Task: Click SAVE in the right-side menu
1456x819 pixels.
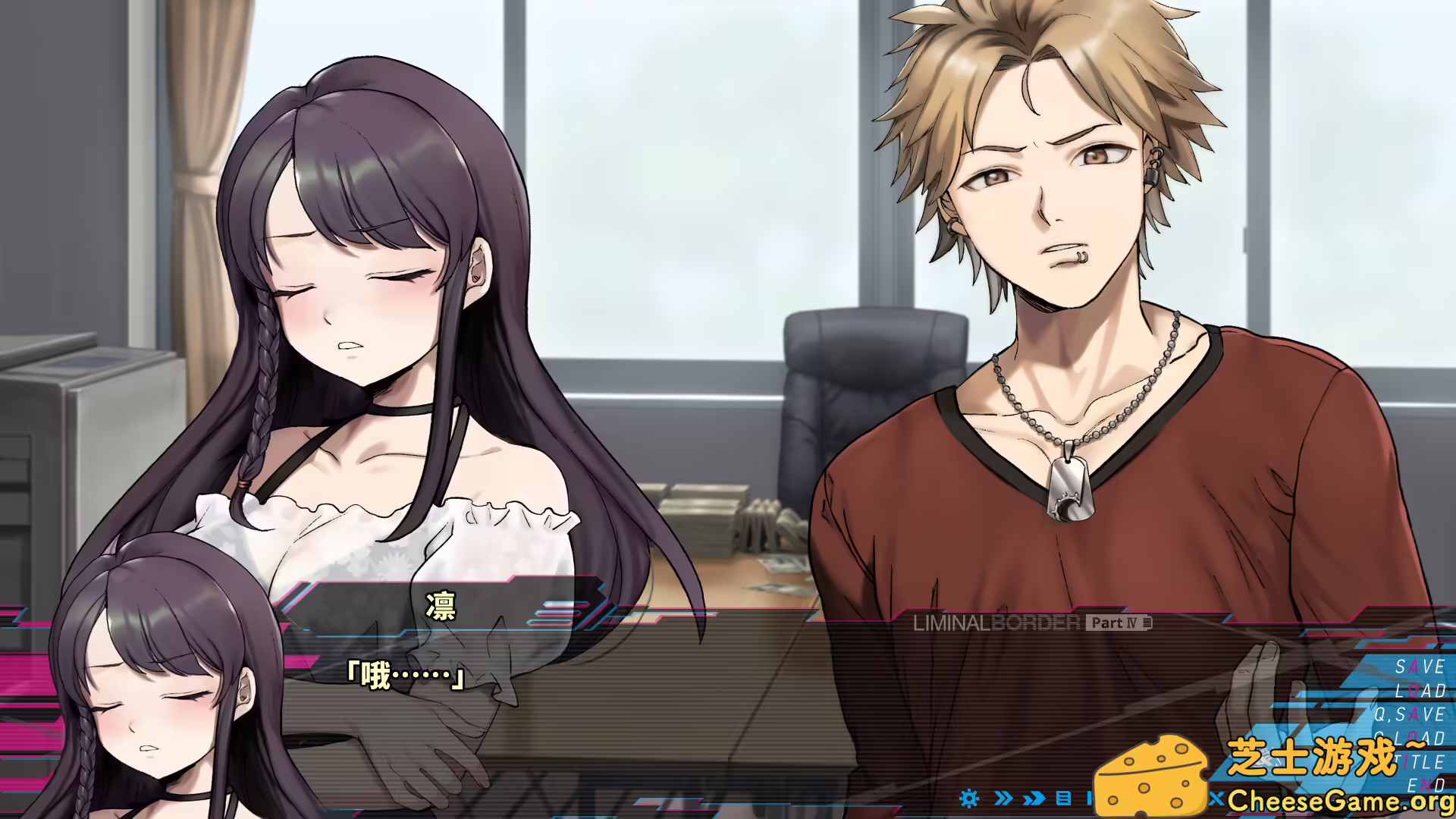Action: (x=1420, y=667)
